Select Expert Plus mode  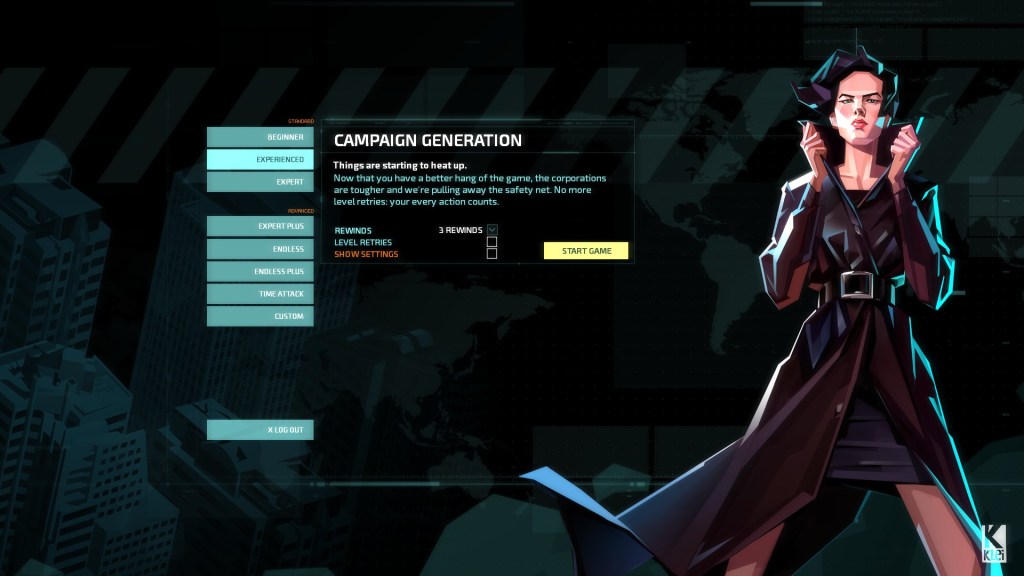coord(260,227)
